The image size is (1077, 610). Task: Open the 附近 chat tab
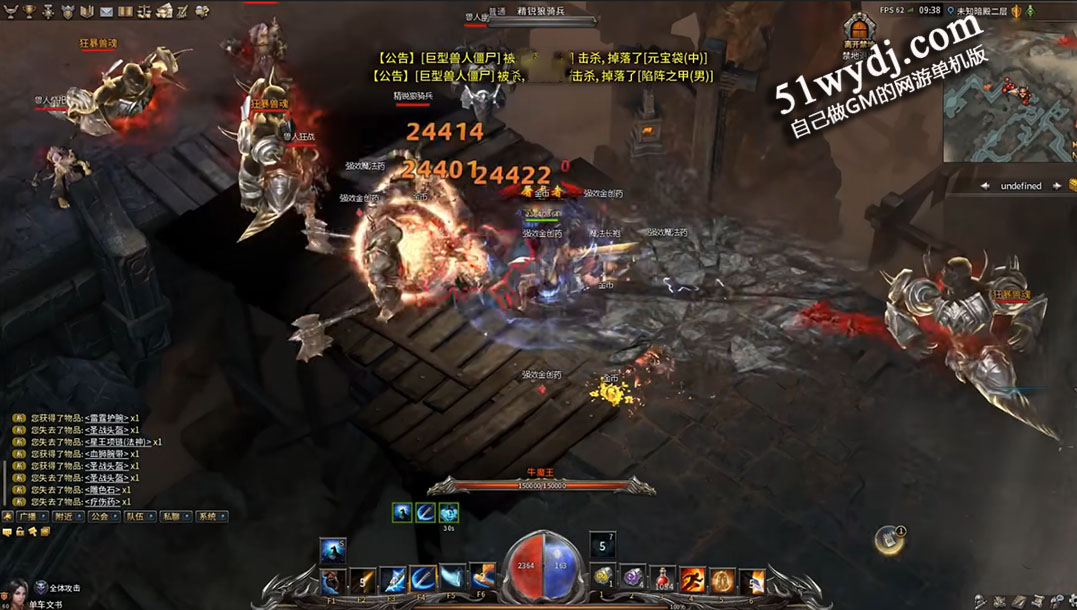pyautogui.click(x=65, y=517)
